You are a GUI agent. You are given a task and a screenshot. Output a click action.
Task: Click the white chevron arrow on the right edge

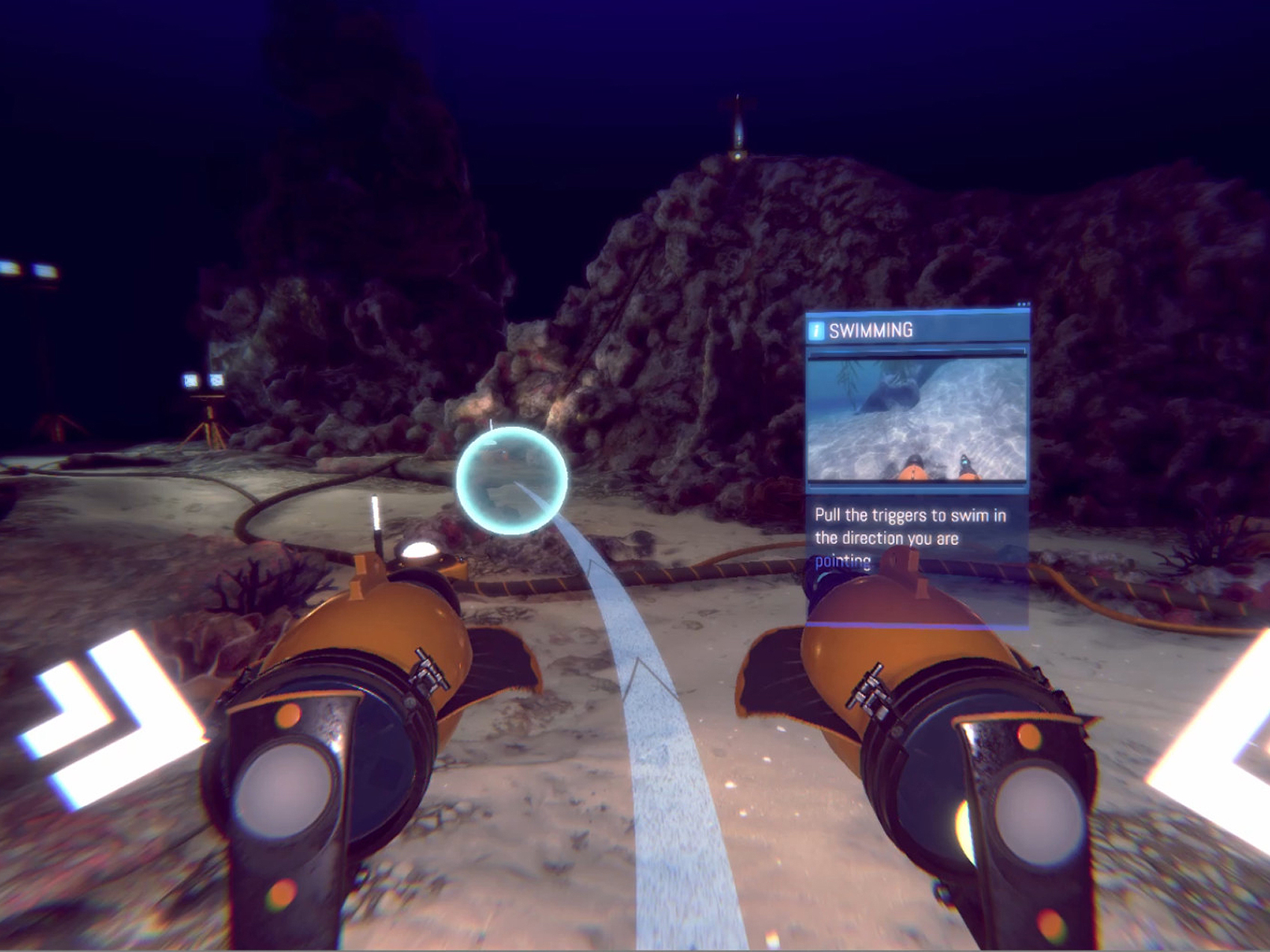pyautogui.click(x=1218, y=747)
